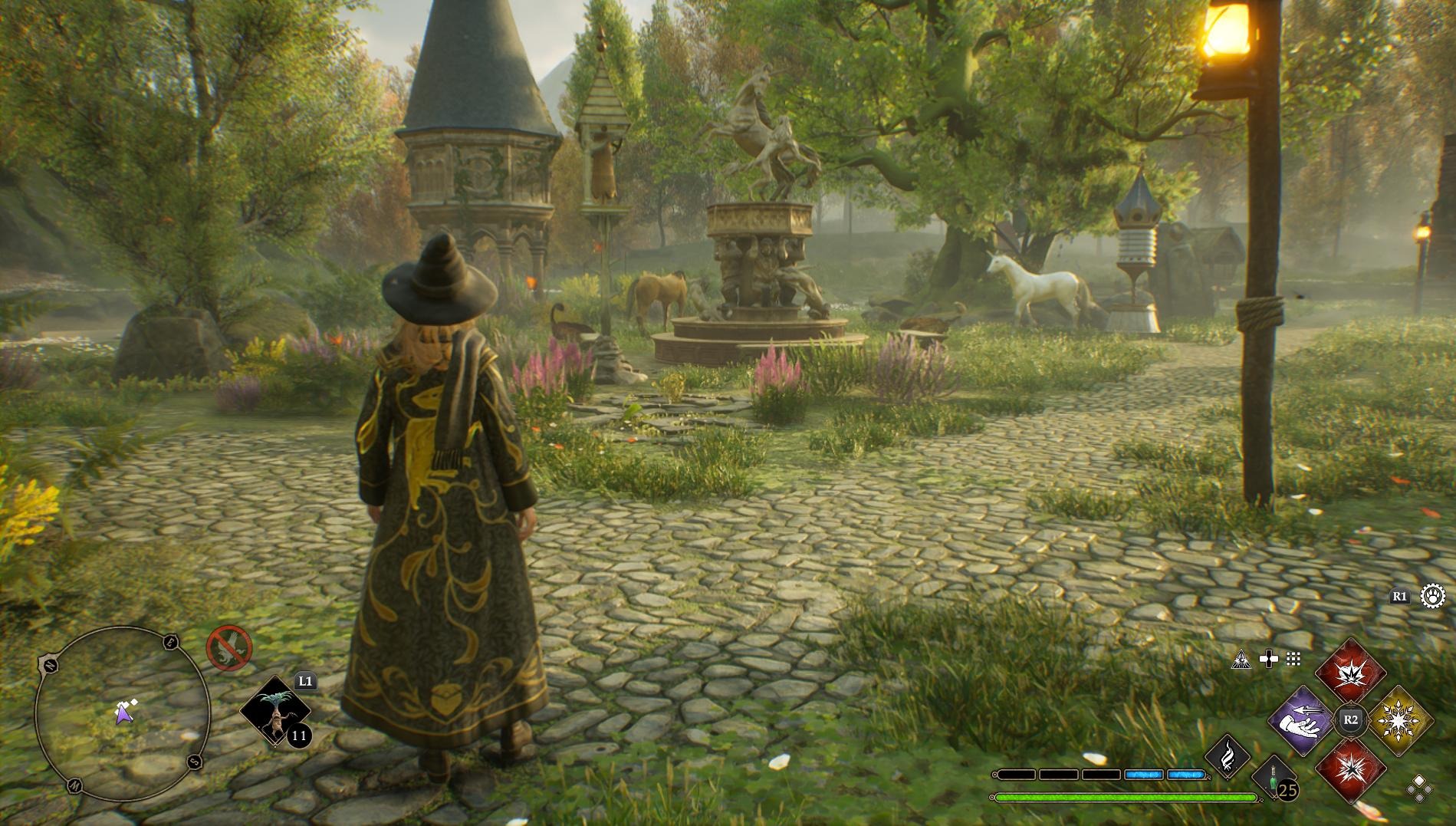Viewport: 1456px width, 826px height.
Task: Switch spell set via four-diamond indicator
Action: 1418,788
